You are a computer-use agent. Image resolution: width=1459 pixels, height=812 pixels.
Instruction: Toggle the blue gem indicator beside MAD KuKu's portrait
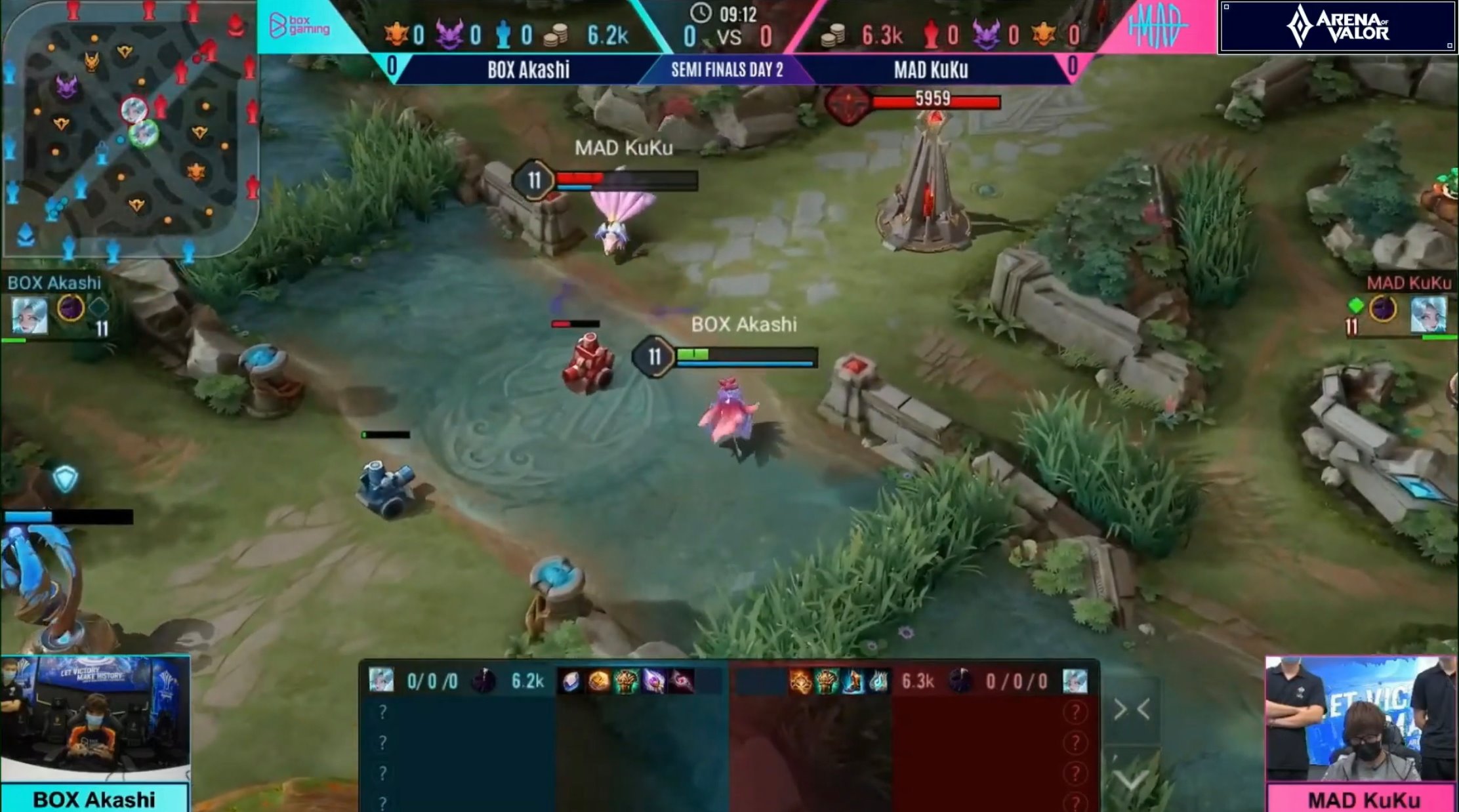pyautogui.click(x=1356, y=306)
